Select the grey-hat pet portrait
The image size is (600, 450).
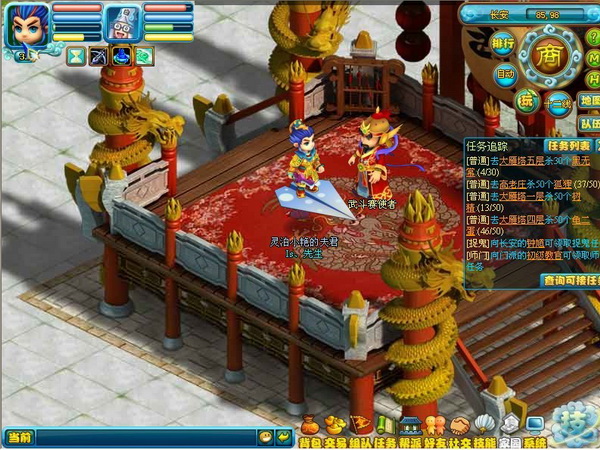click(x=122, y=24)
